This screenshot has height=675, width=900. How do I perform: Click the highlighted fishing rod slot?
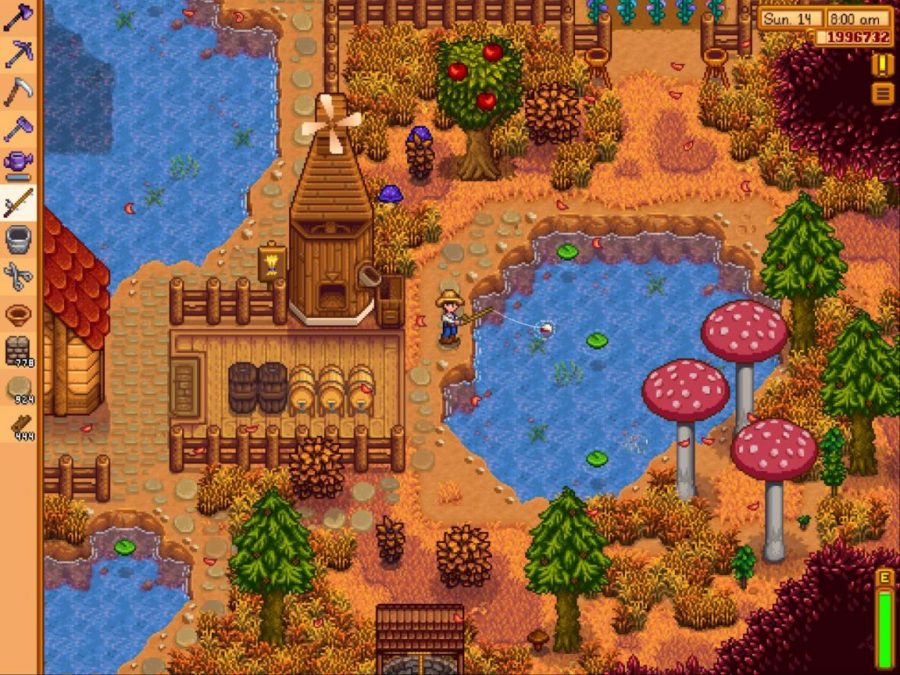point(19,202)
